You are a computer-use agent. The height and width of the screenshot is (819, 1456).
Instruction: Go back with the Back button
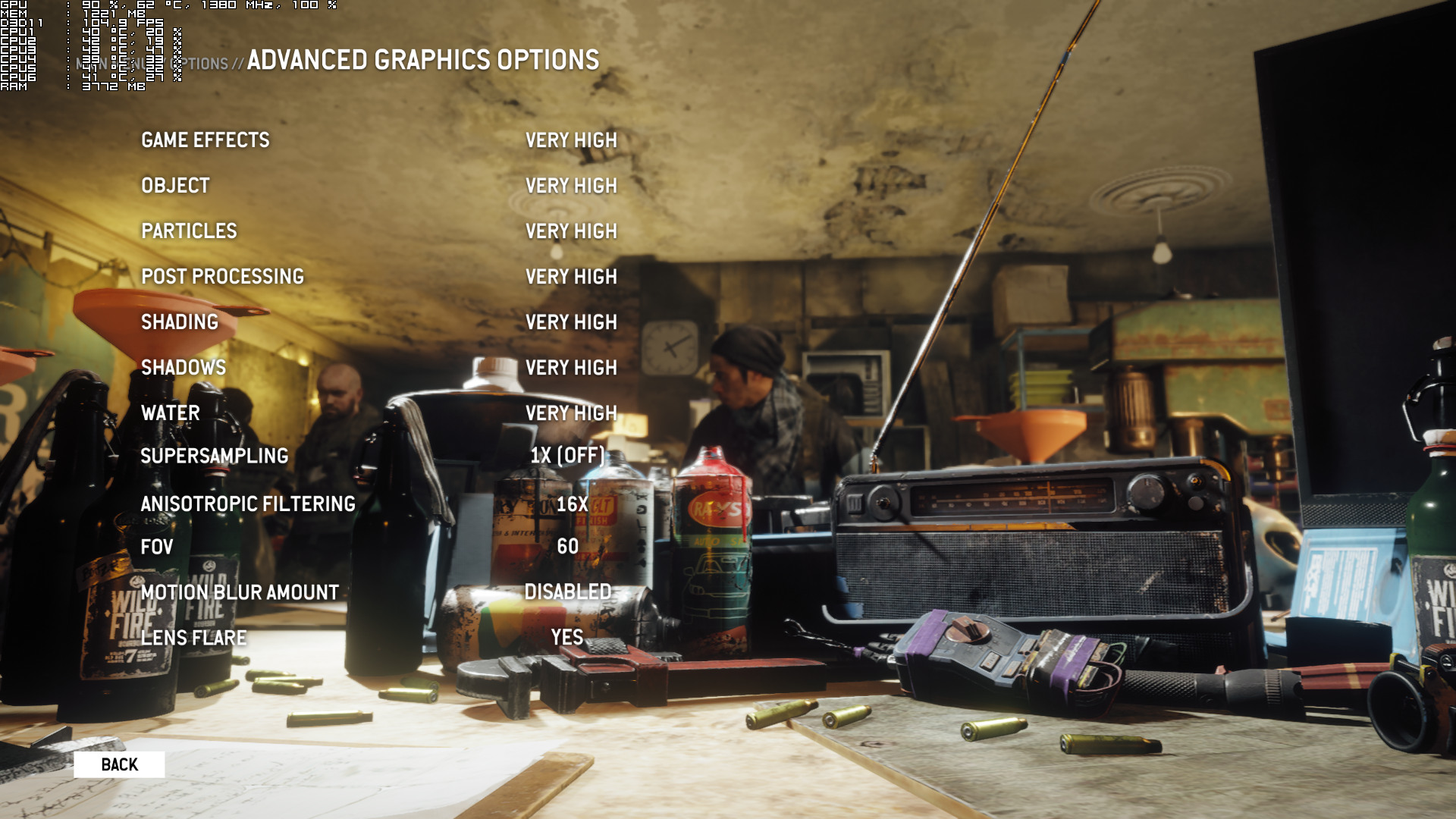point(119,764)
